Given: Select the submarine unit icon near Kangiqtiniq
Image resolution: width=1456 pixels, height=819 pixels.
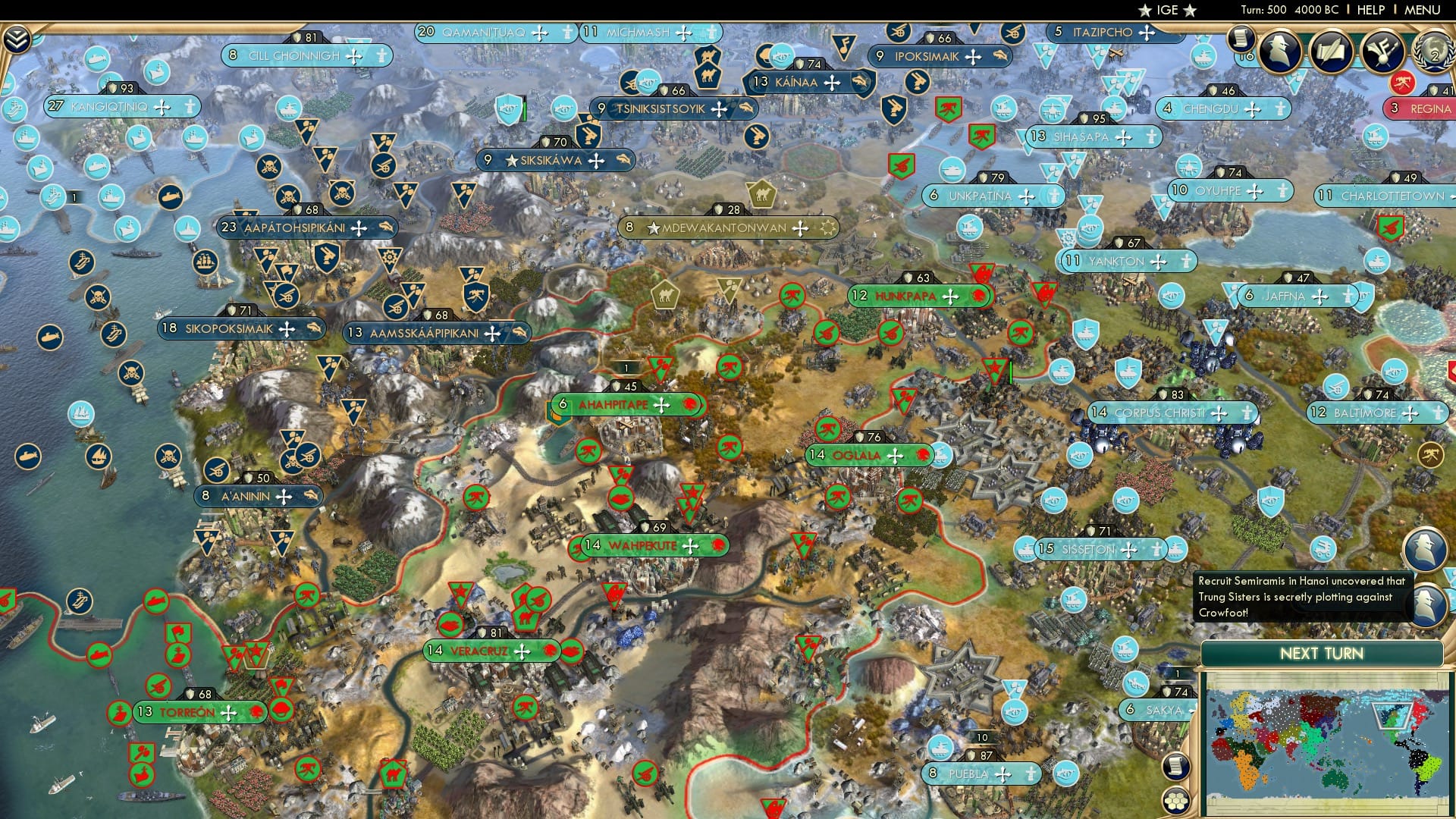Looking at the screenshot, I should coord(97,168).
